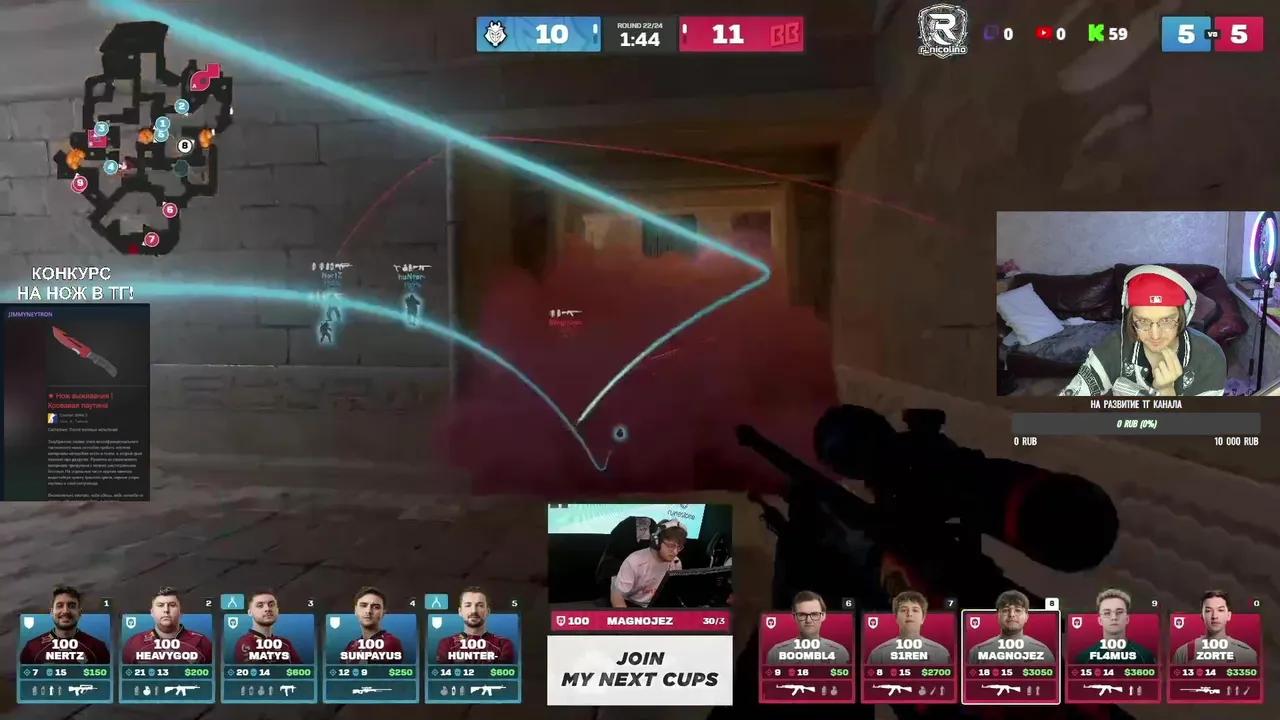Click the streamer webcam overlay
1280x720 pixels.
[1137, 303]
